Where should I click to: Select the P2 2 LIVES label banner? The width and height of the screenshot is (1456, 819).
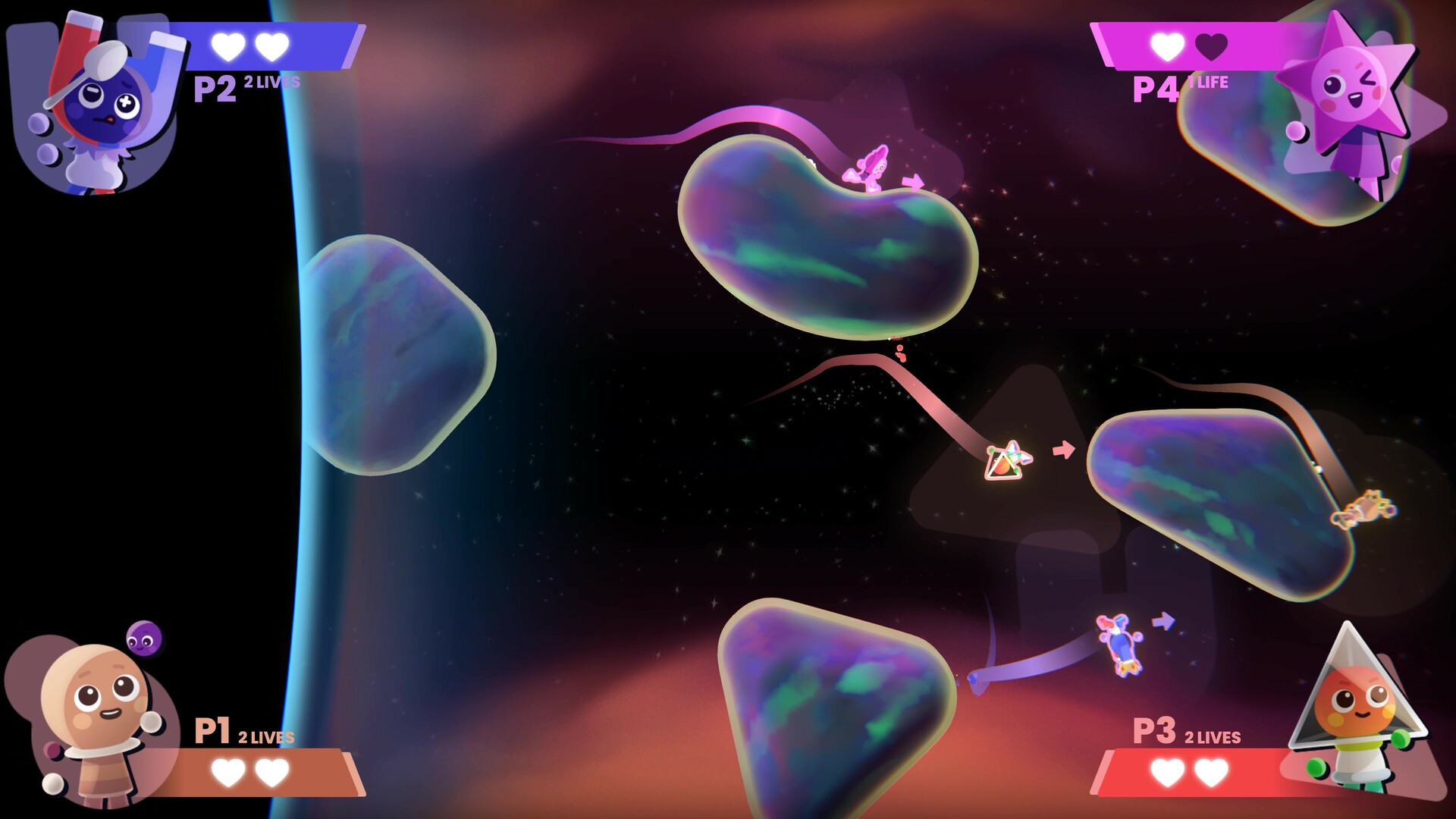click(x=271, y=80)
